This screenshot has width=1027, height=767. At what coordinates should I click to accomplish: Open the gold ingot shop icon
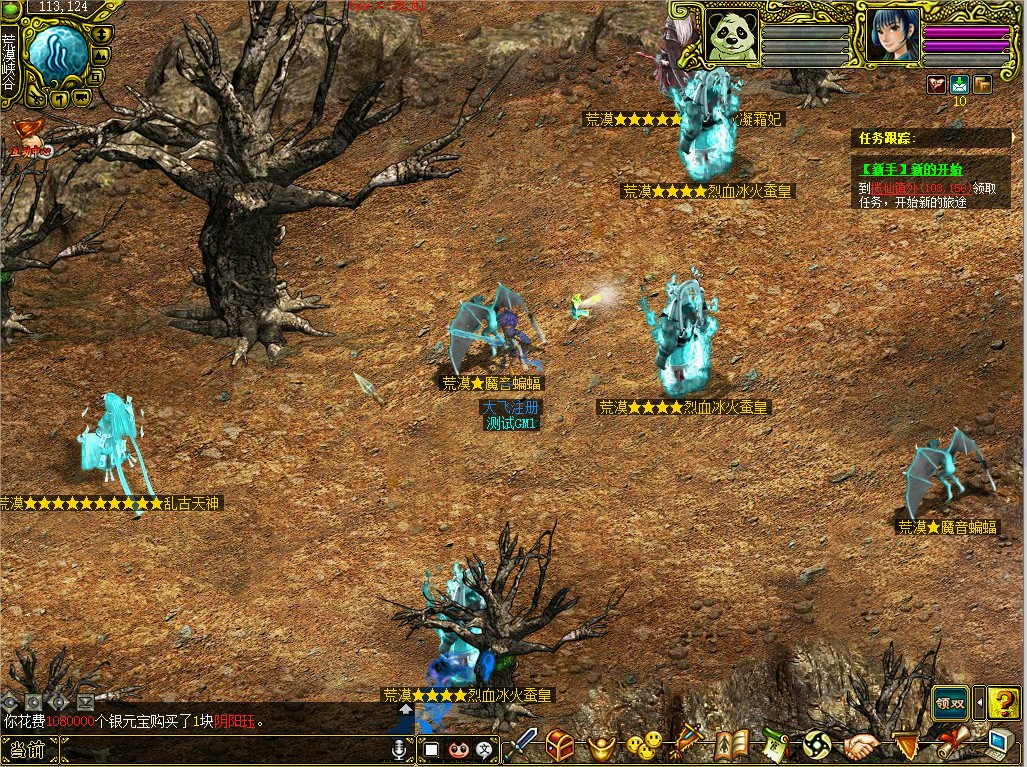pyautogui.click(x=600, y=745)
